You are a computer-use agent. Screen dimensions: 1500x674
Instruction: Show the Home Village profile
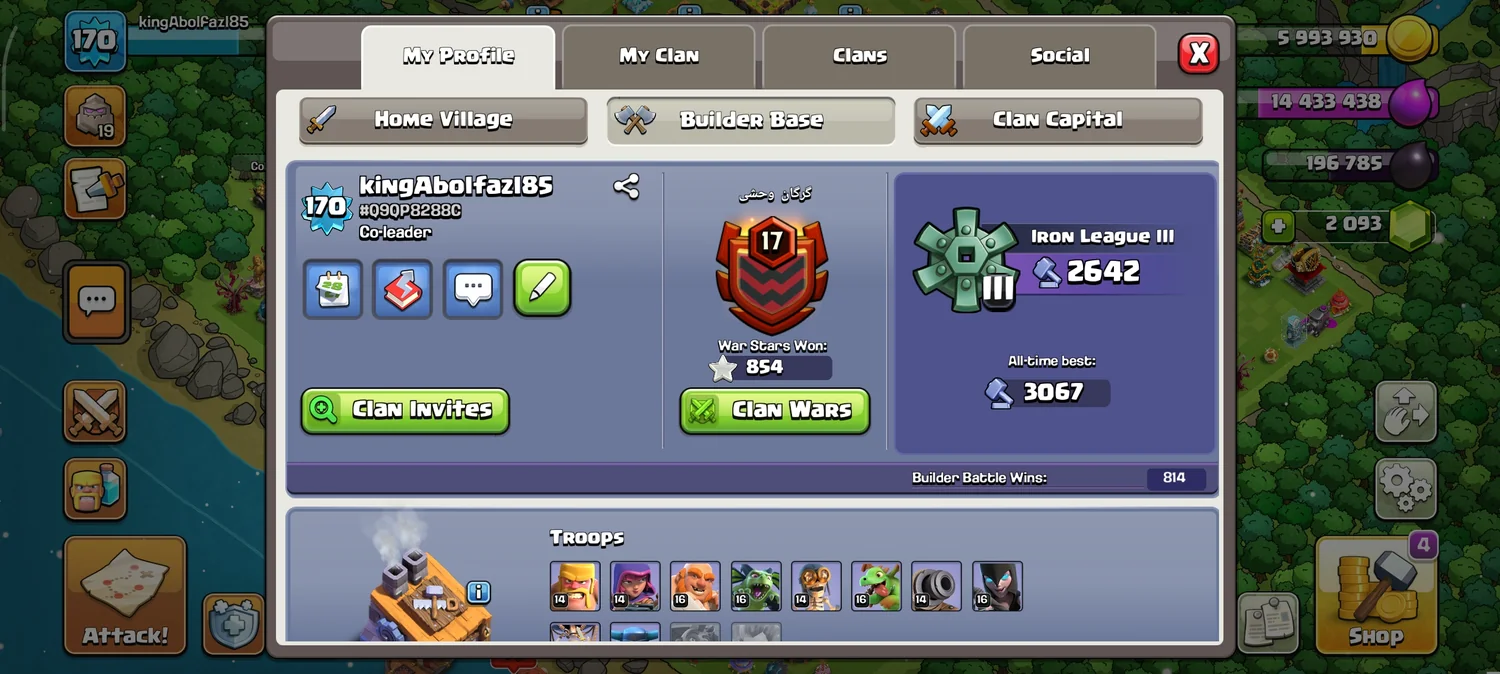pyautogui.click(x=443, y=120)
